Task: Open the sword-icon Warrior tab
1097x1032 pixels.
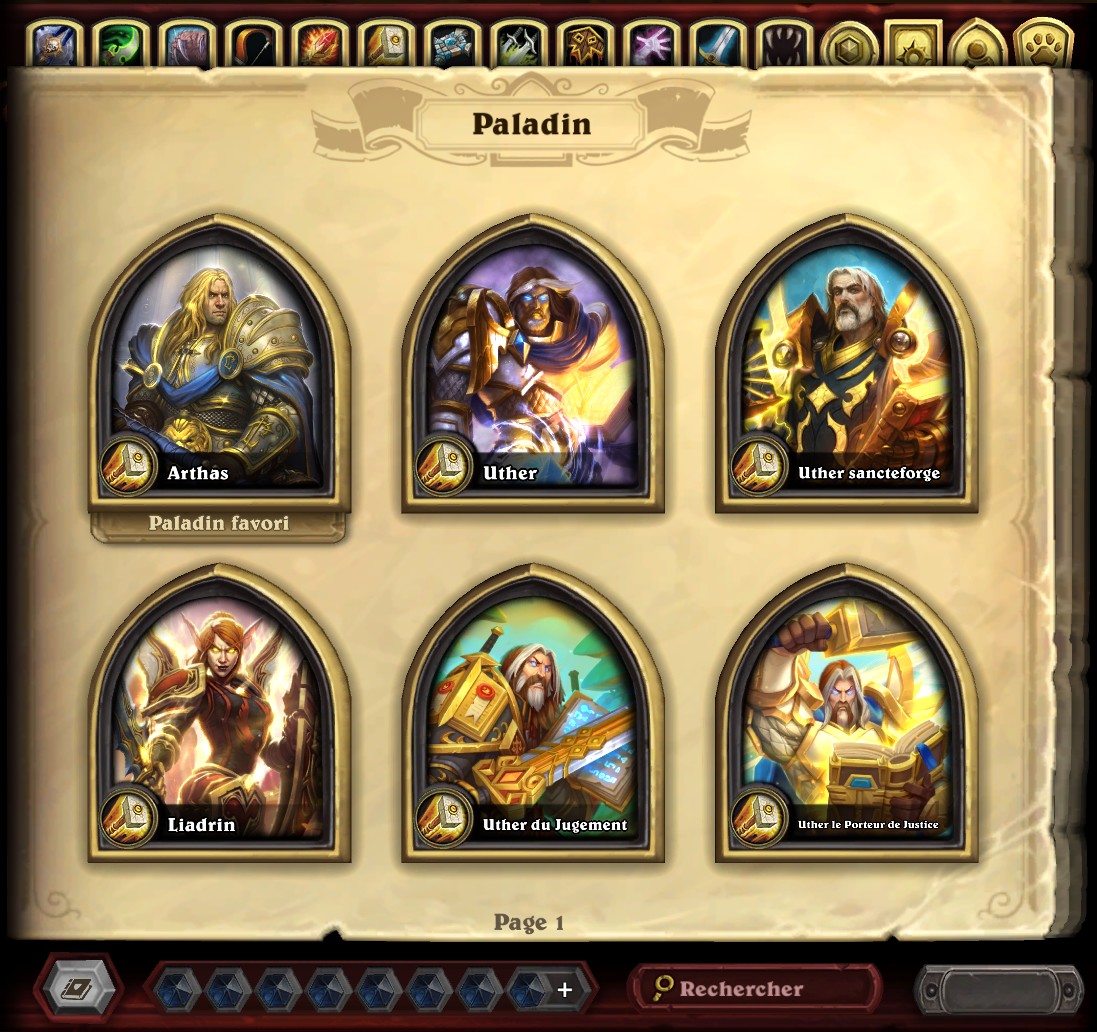Action: (x=715, y=45)
